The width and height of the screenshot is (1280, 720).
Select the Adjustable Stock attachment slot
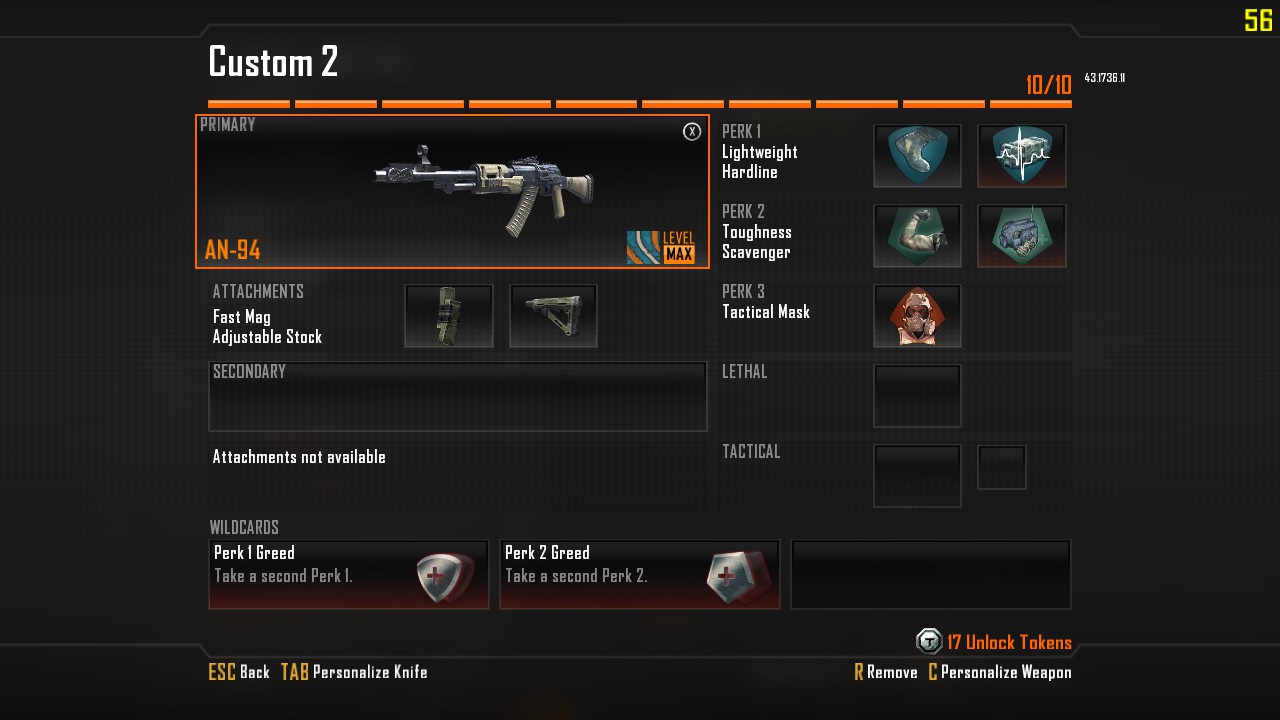pos(553,316)
